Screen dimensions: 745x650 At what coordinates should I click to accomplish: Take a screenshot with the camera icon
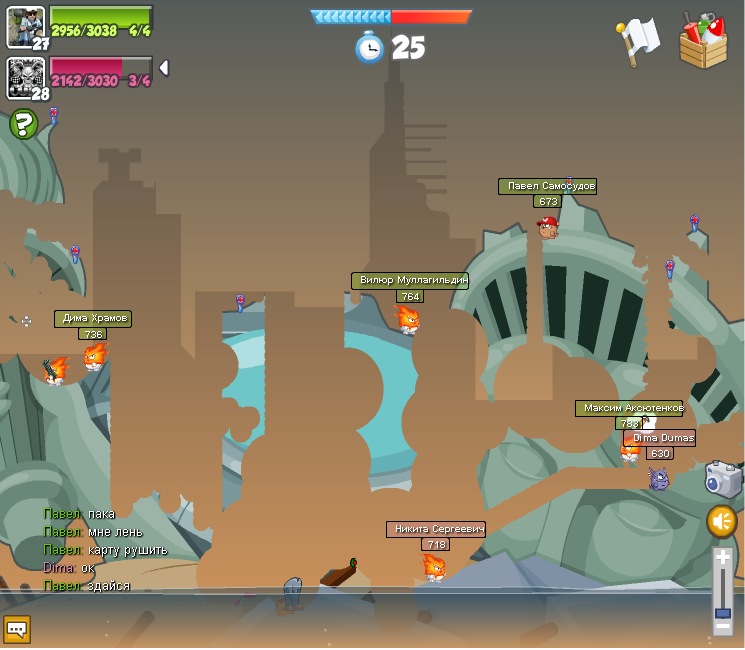coord(722,479)
